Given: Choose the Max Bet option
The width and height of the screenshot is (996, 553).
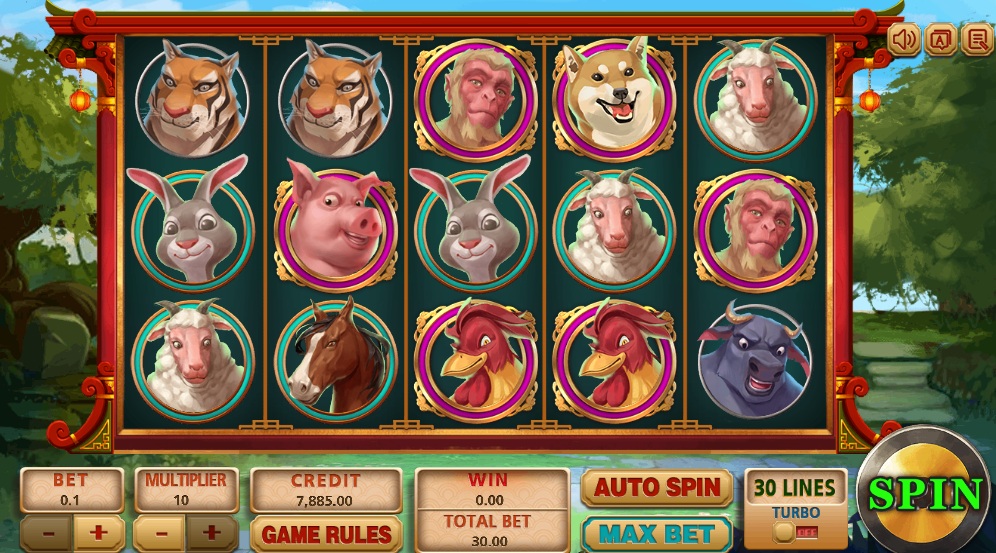Looking at the screenshot, I should click(x=656, y=534).
